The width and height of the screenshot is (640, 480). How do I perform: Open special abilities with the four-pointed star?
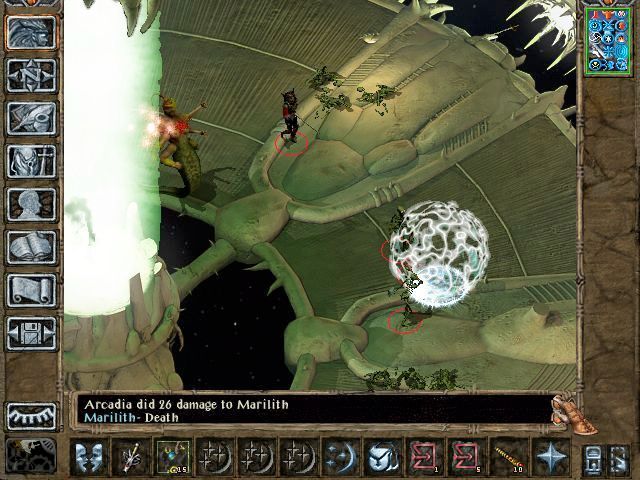550,457
